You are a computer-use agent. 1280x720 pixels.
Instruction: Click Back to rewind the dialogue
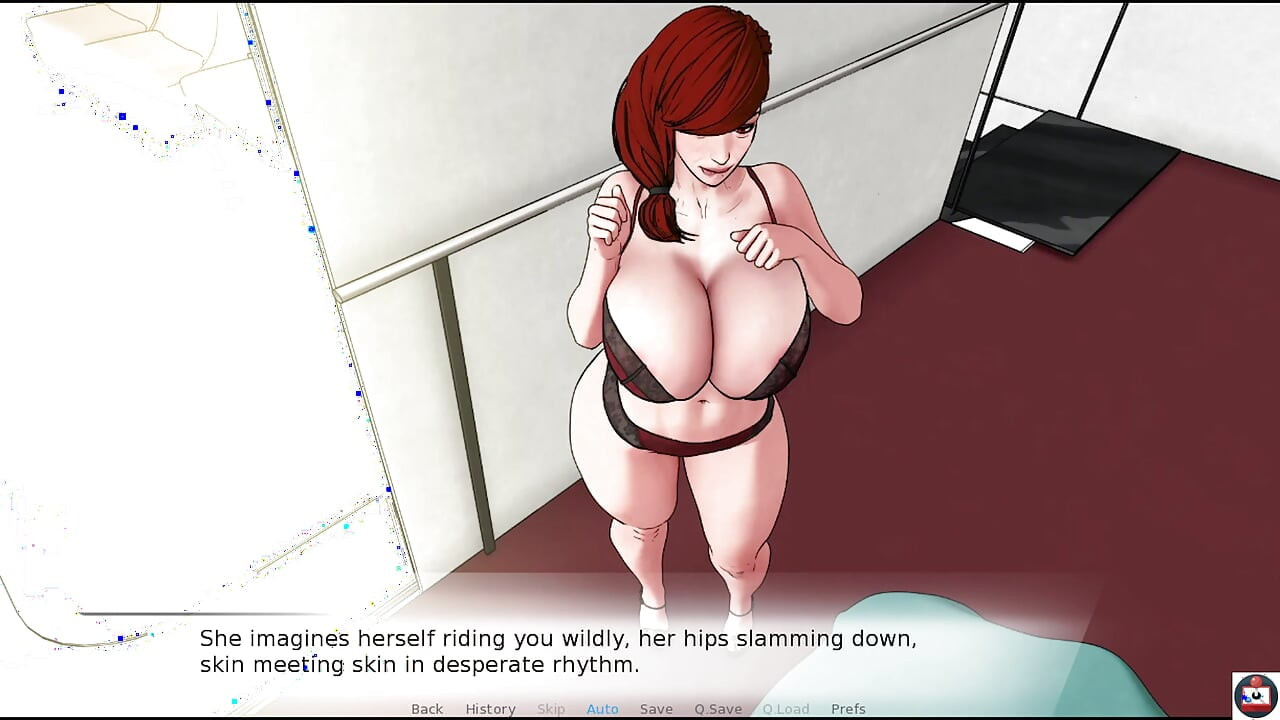click(x=427, y=709)
